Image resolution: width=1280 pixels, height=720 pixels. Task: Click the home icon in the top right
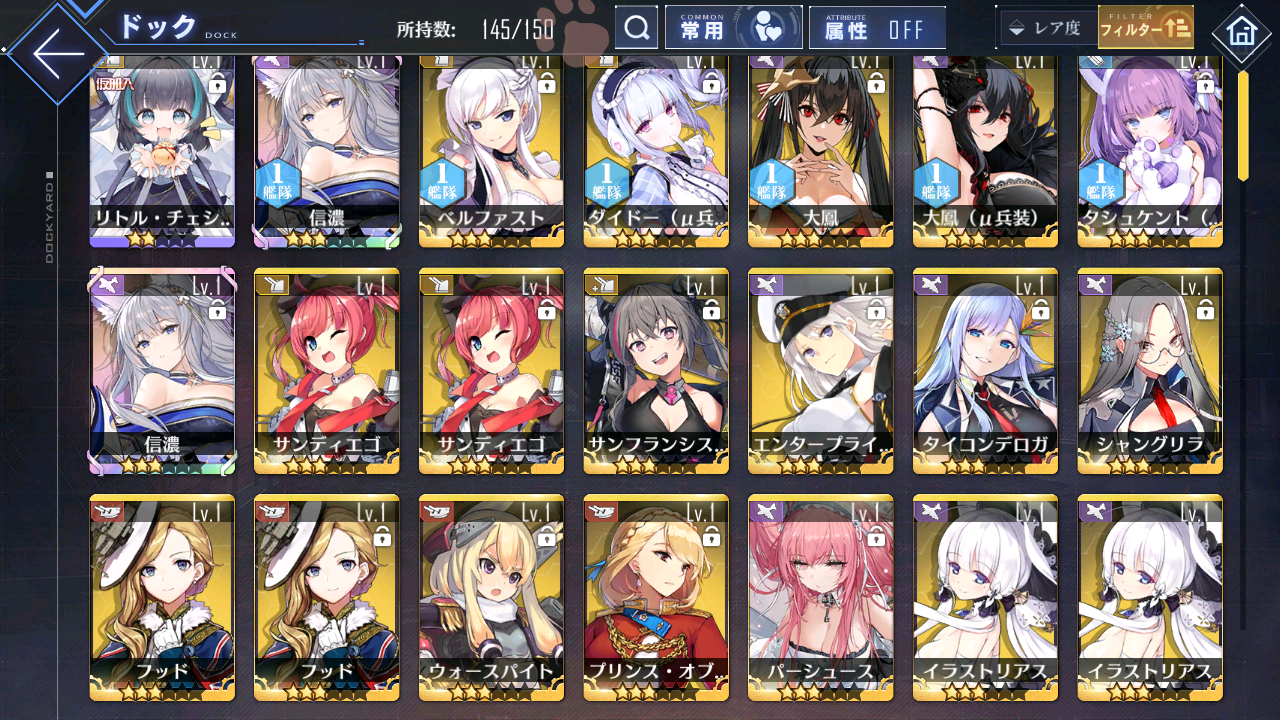1242,33
